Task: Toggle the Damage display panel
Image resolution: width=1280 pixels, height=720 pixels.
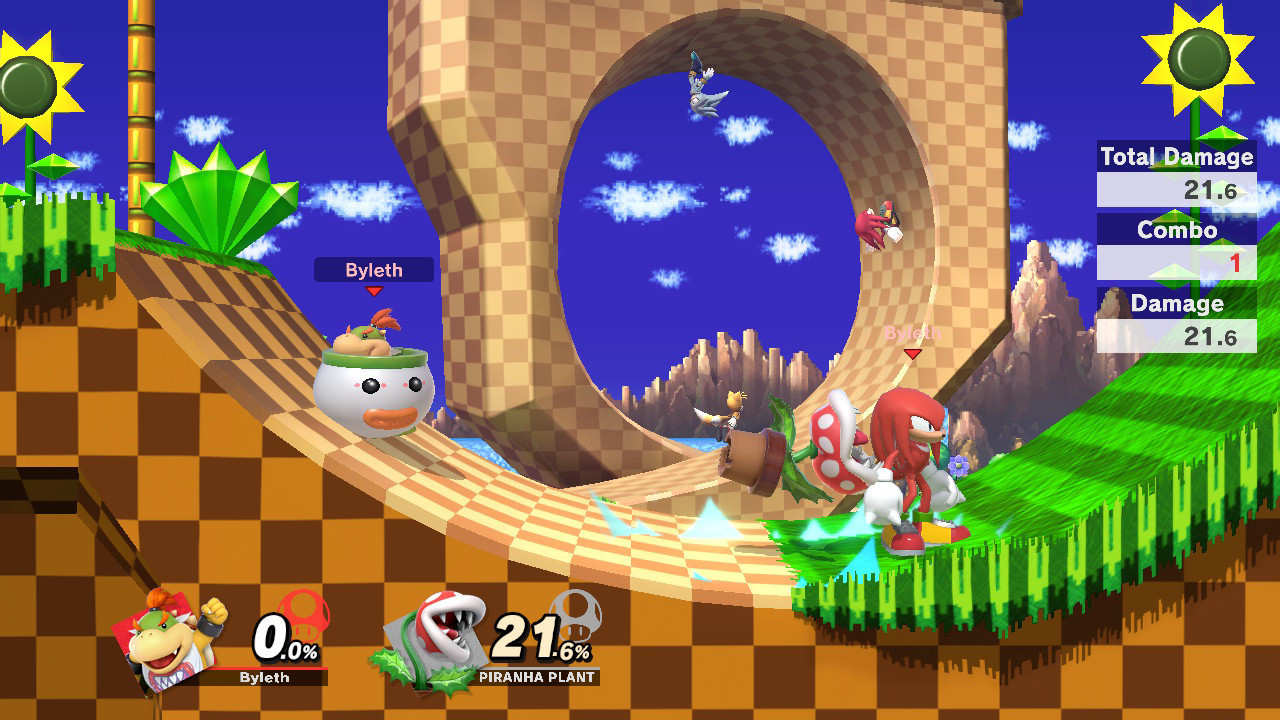Action: pyautogui.click(x=1176, y=304)
